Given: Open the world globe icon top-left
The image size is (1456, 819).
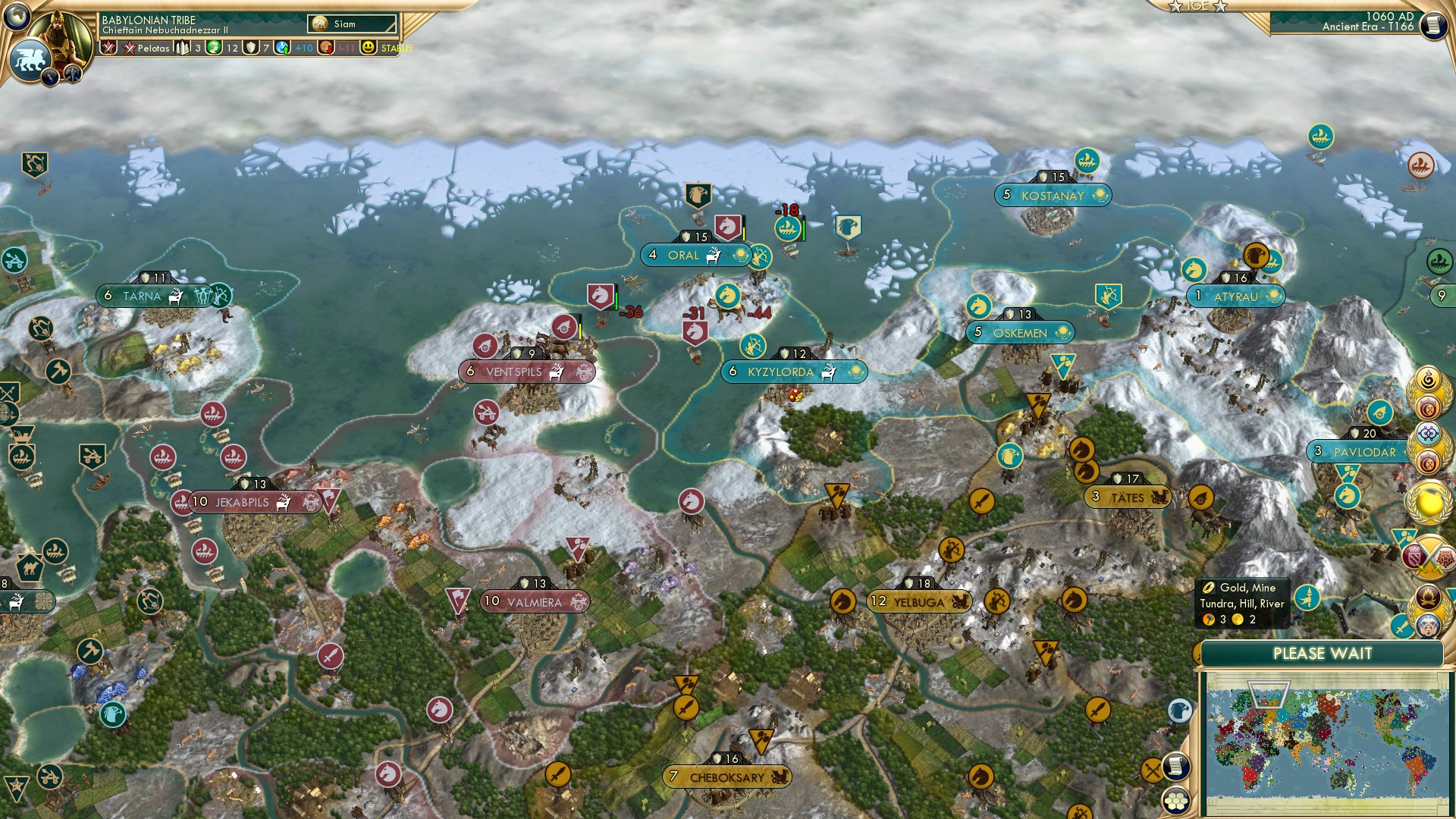Looking at the screenshot, I should 17,17.
